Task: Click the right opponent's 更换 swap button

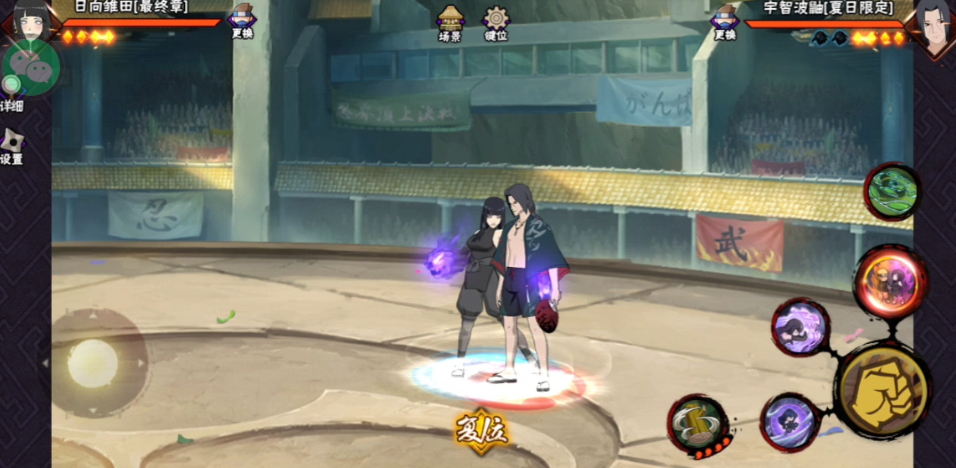Action: point(724,21)
